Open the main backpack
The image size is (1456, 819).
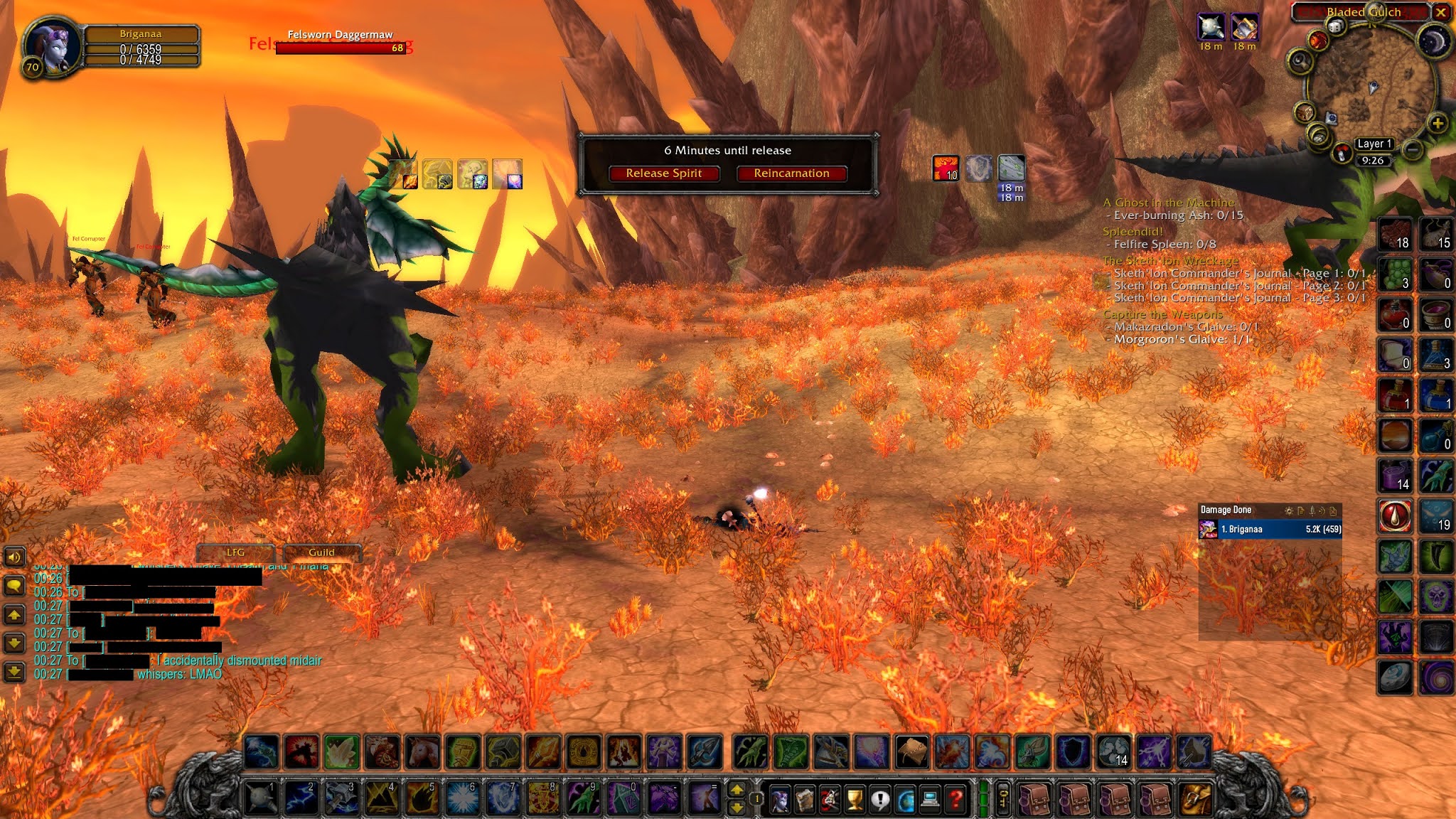[x=1195, y=799]
